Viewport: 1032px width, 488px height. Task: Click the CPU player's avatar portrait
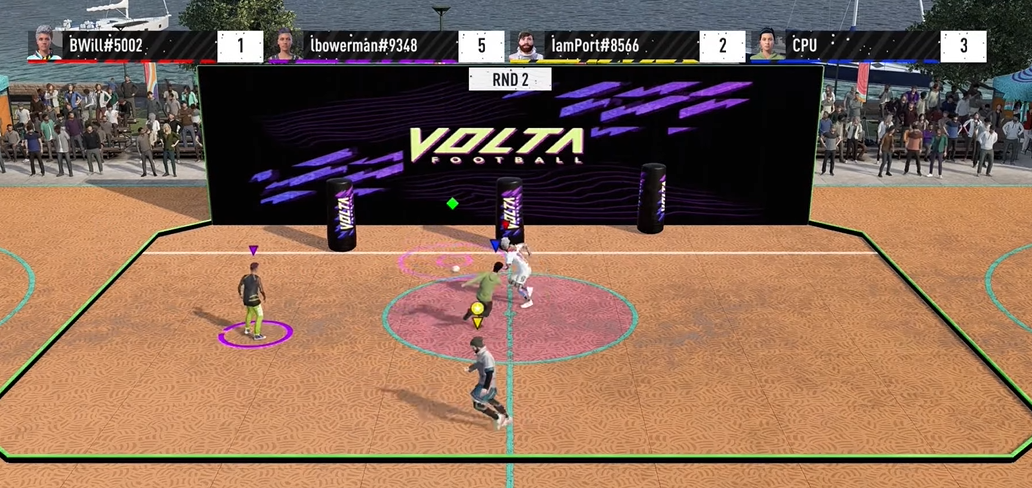coord(767,45)
